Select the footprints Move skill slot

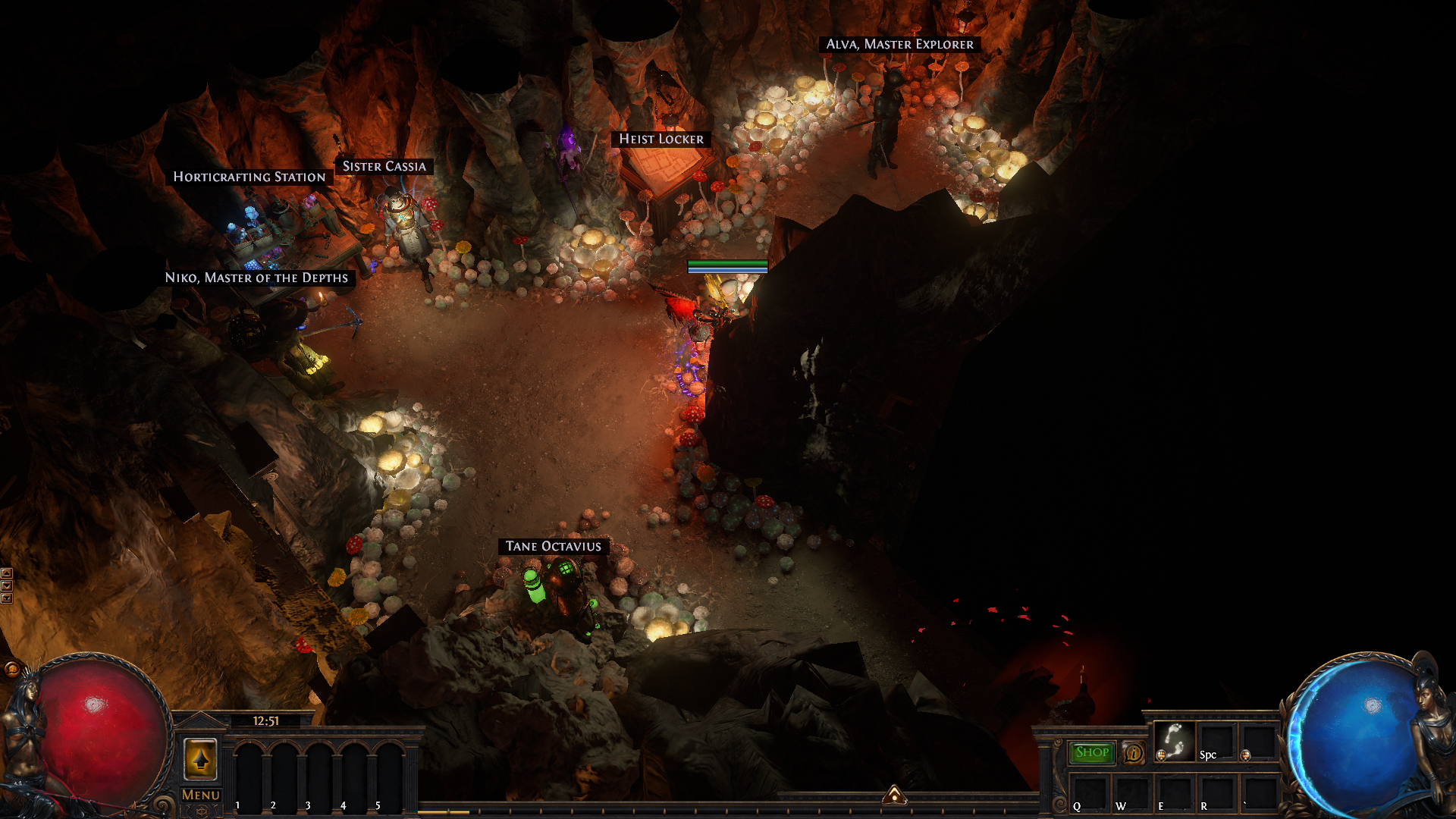[x=1174, y=741]
